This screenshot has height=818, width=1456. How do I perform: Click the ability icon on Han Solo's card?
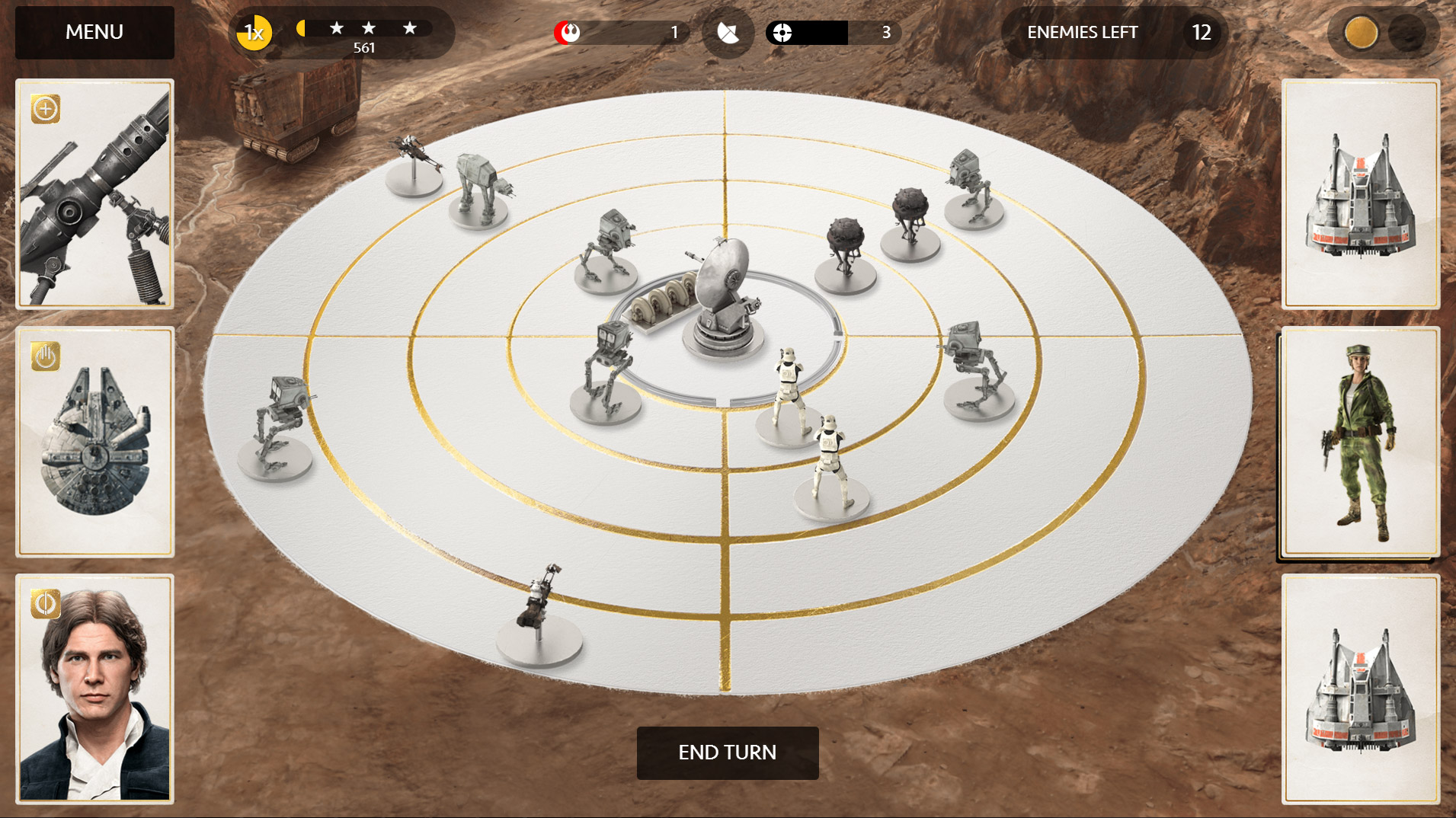(x=46, y=602)
